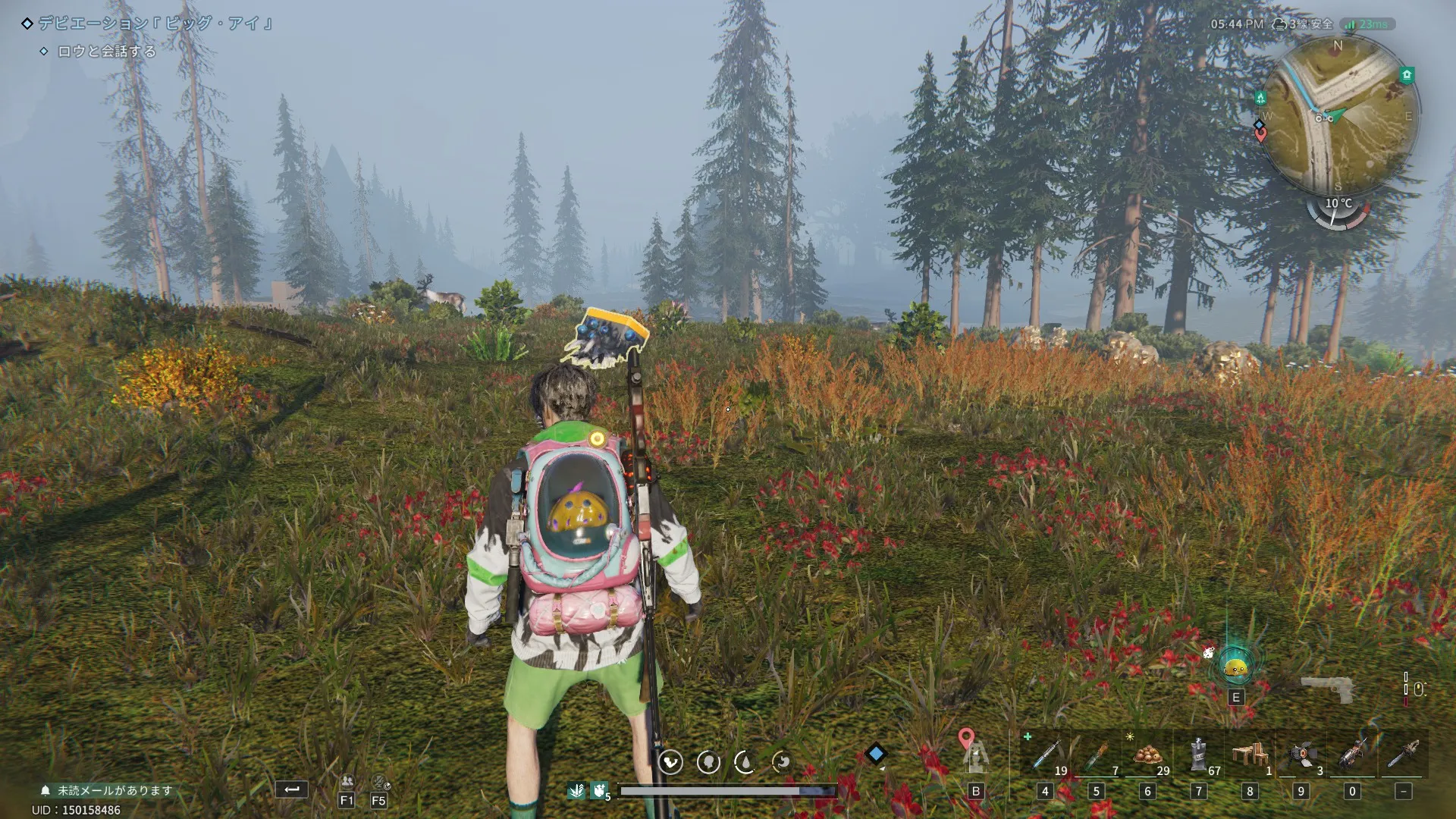Toggle the muted microphone icon
This screenshot has width=1456, height=819.
point(380,782)
